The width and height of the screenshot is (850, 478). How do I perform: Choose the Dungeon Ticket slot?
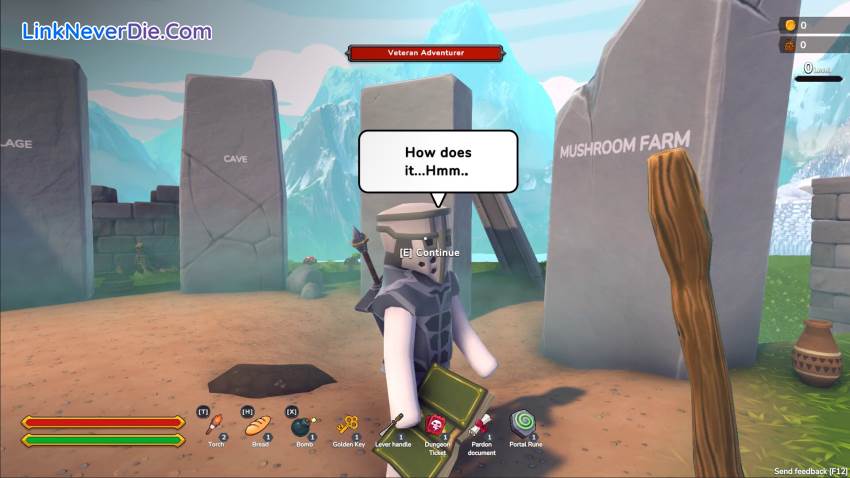click(436, 426)
